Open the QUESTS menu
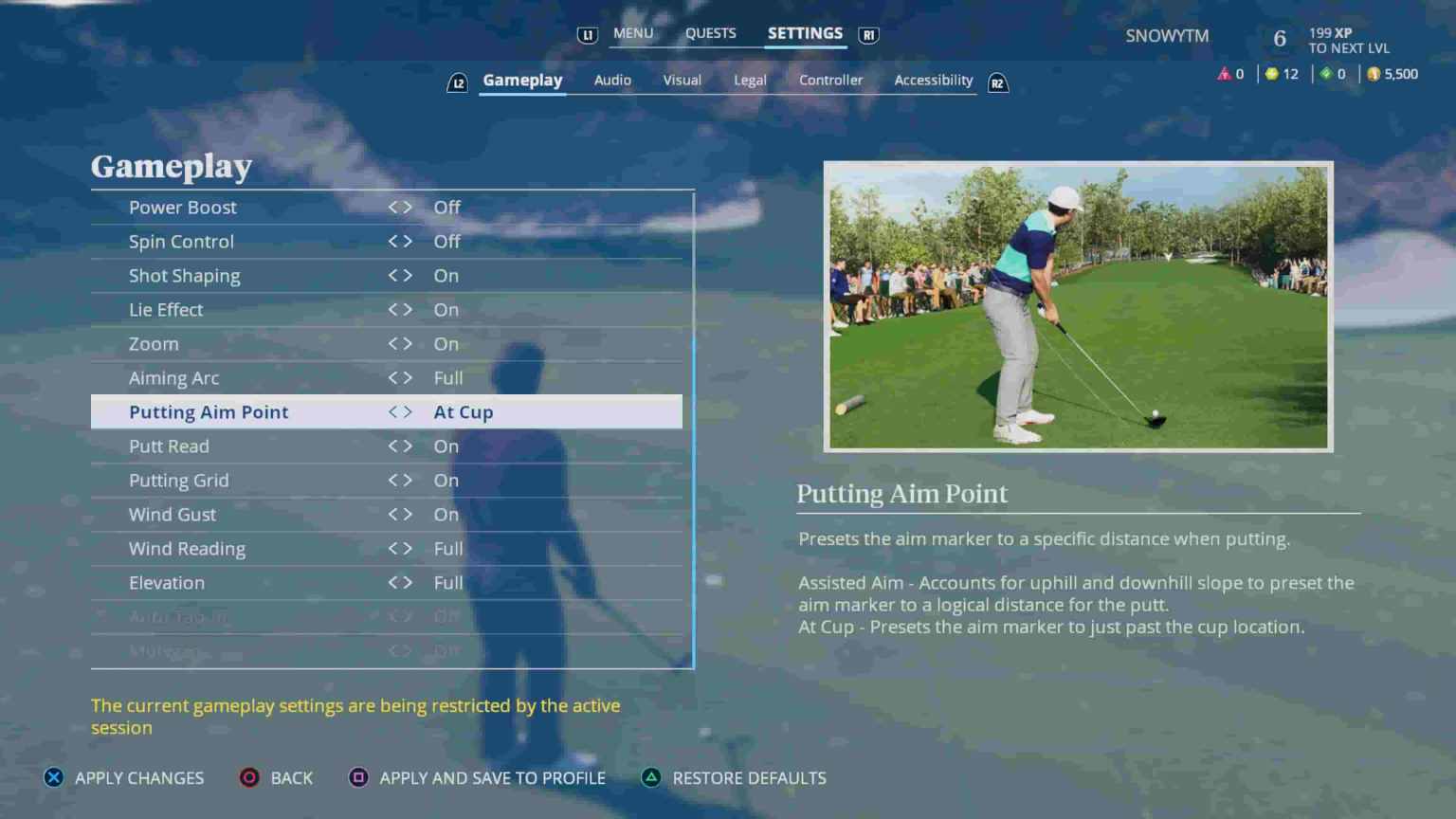Screen dimensions: 1456x819 pyautogui.click(x=711, y=32)
